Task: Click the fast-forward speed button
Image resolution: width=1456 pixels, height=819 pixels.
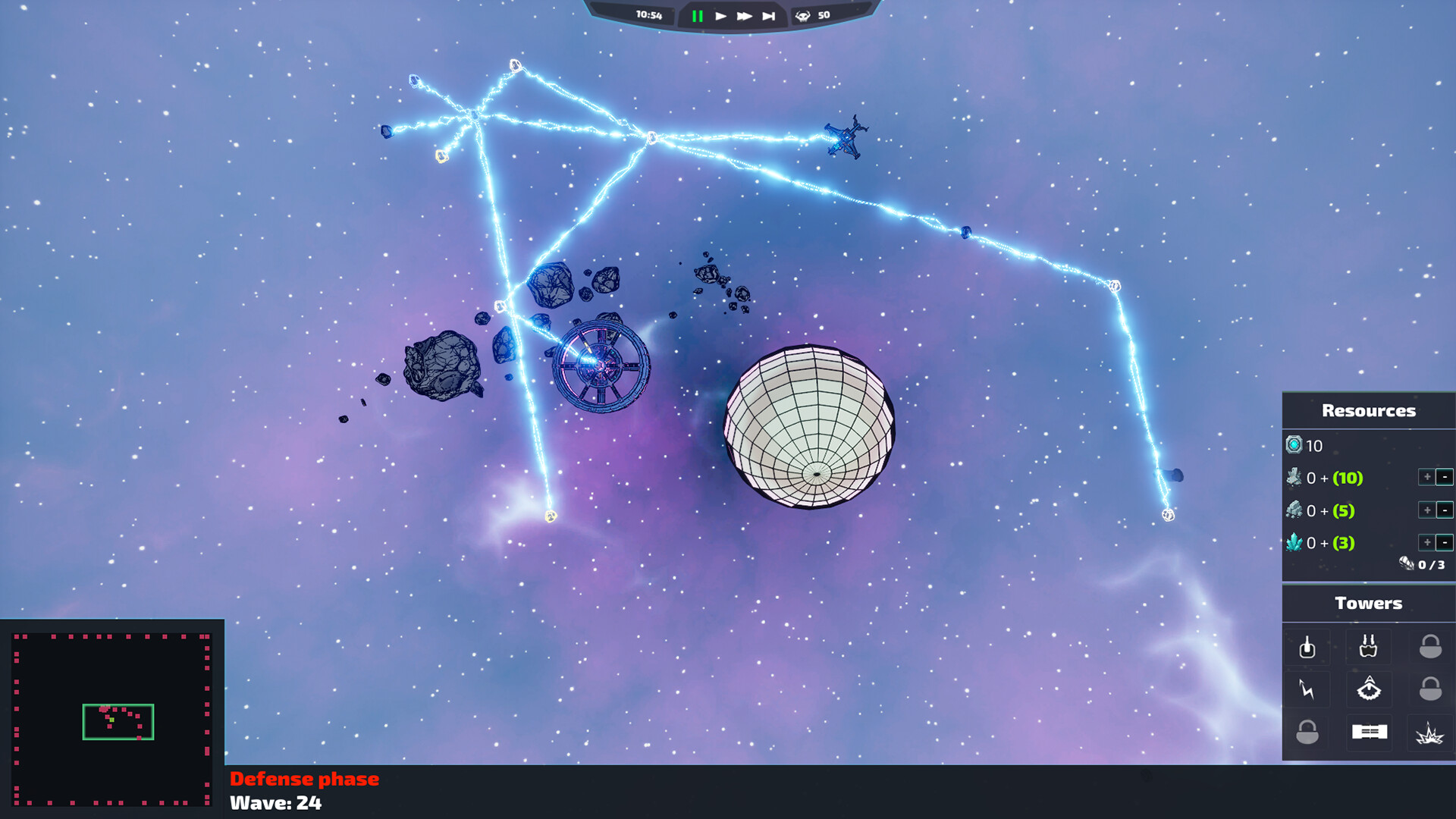Action: (x=745, y=14)
